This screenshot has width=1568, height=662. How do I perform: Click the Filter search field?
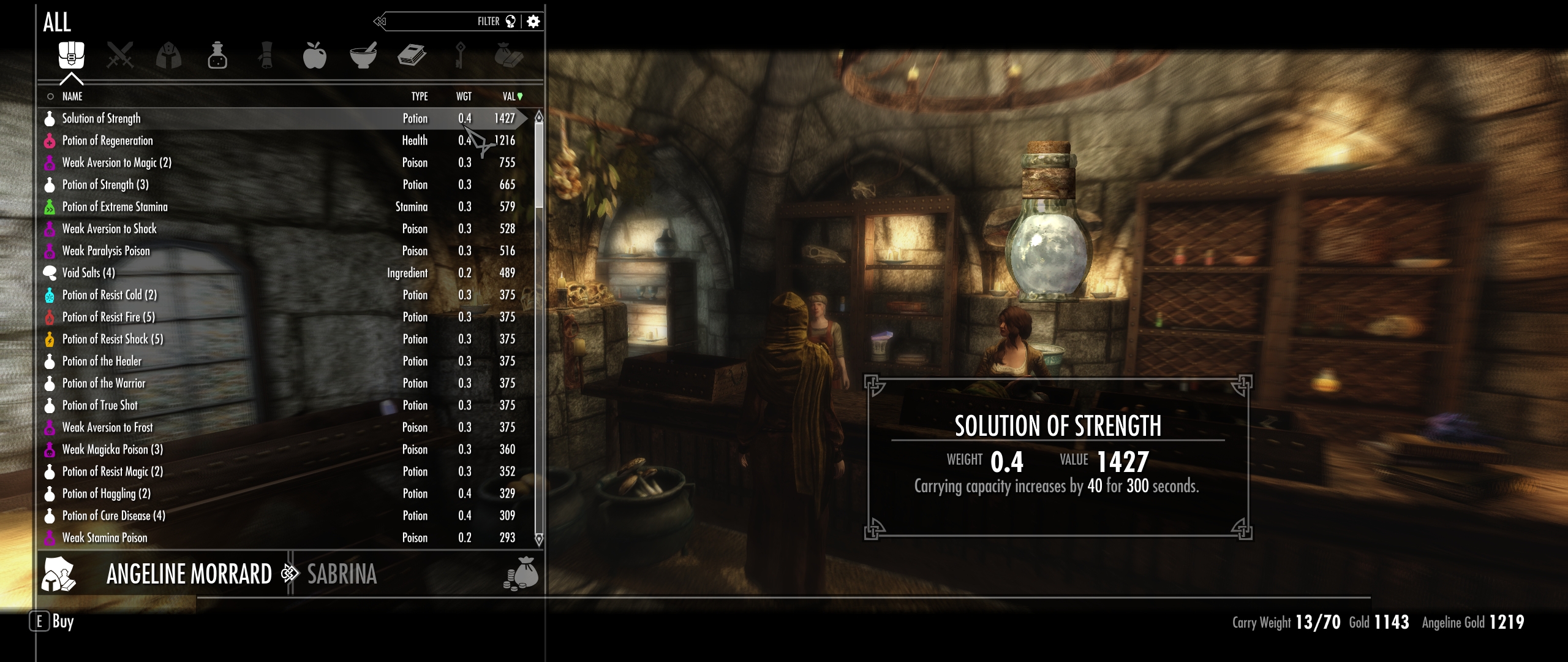coord(441,21)
